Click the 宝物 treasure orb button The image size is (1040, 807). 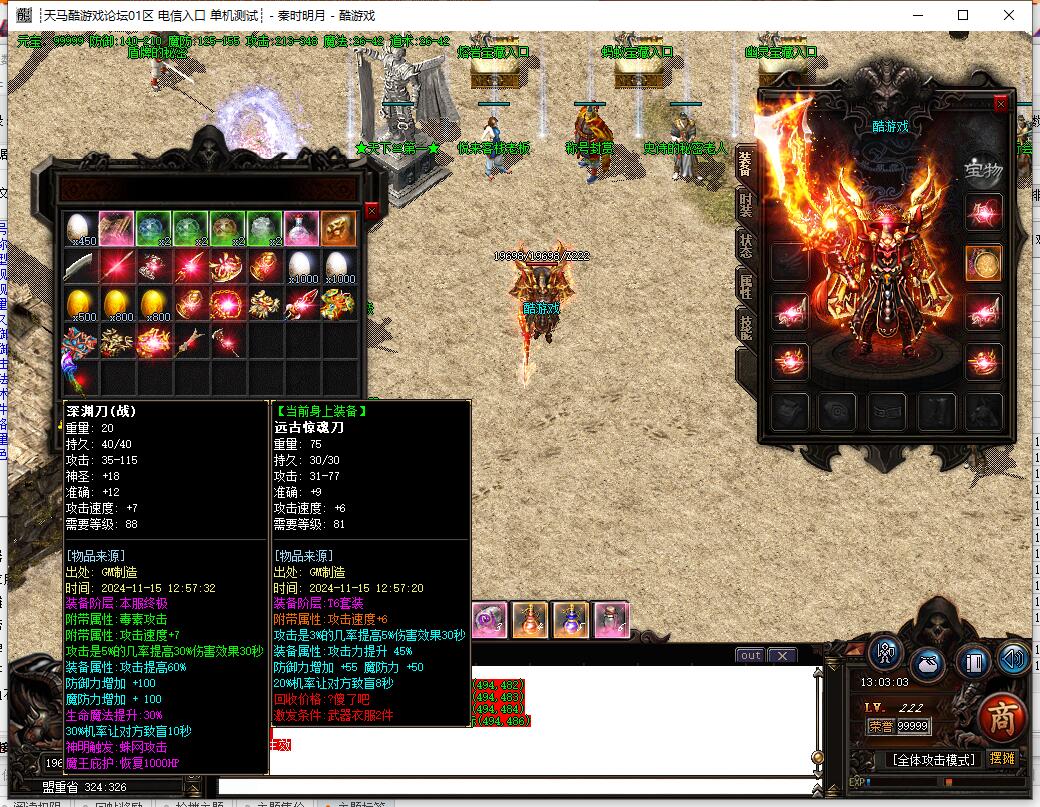[x=982, y=169]
